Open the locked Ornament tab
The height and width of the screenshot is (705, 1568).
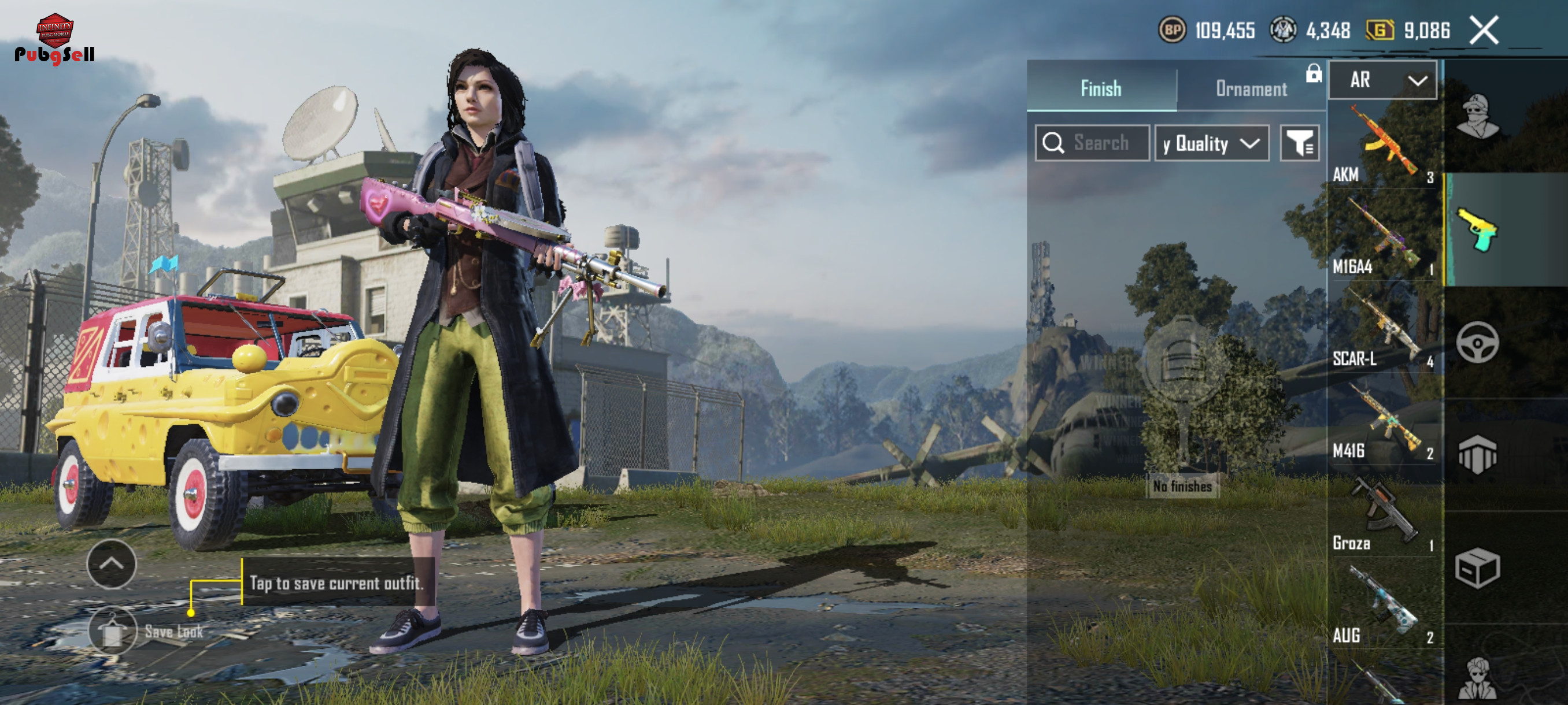tap(1251, 89)
